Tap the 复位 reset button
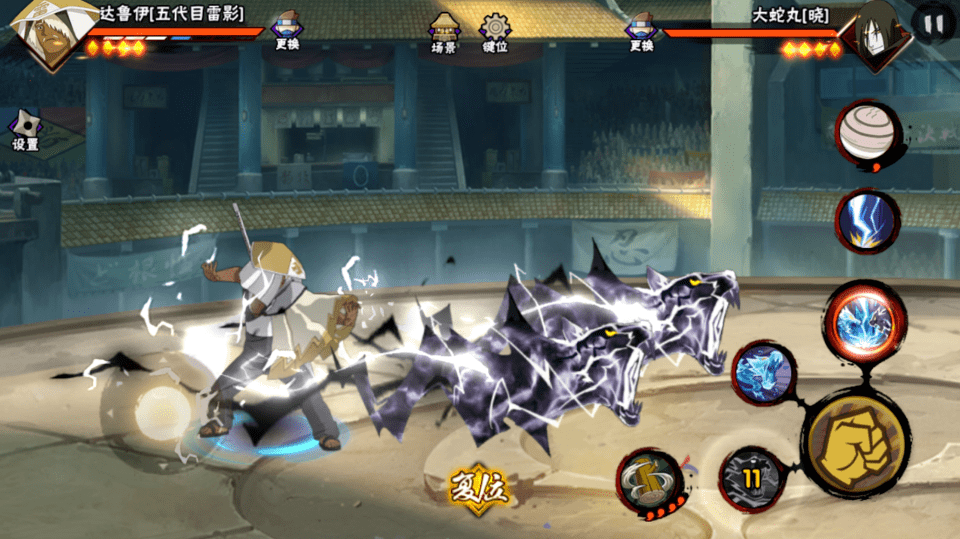Viewport: 960px width, 539px height. pos(478,488)
